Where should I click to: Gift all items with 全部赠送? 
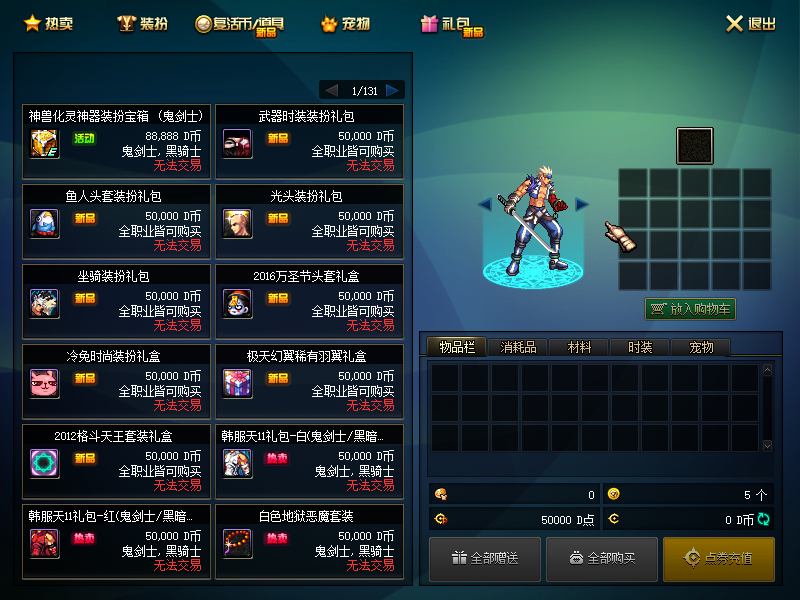(x=485, y=558)
